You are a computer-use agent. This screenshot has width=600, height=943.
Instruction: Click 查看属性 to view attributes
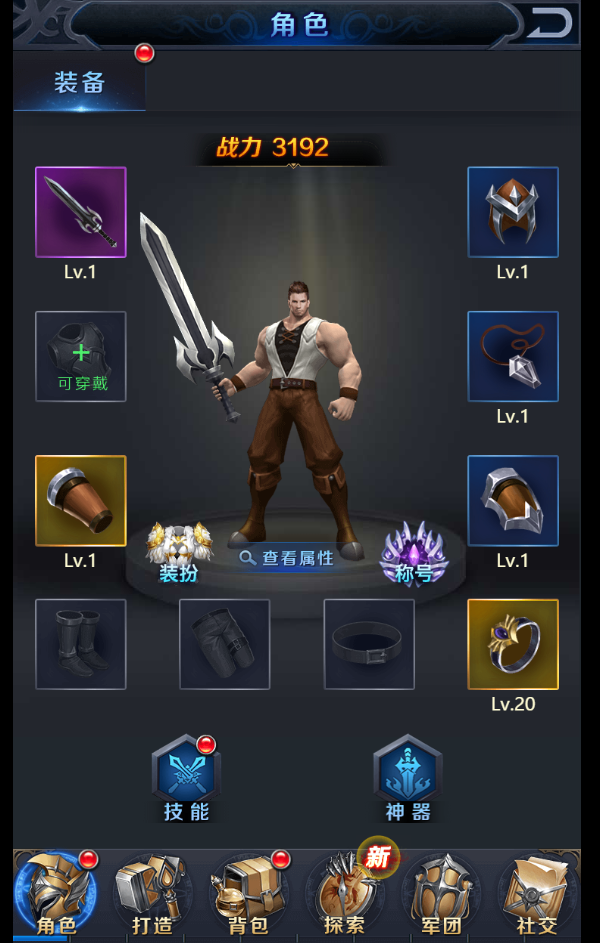coord(287,558)
